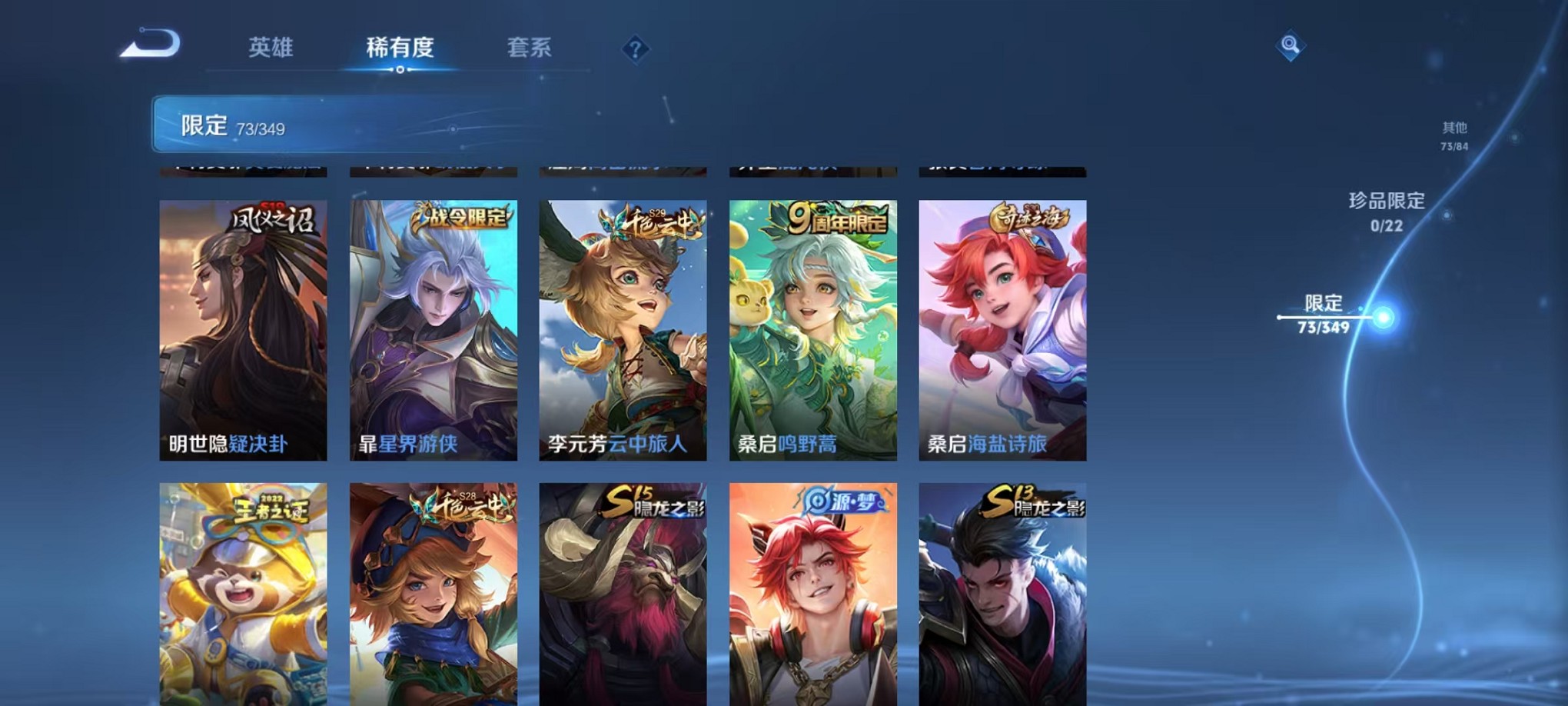The image size is (1568, 706).
Task: Switch to the 套系 tab
Action: click(x=529, y=48)
